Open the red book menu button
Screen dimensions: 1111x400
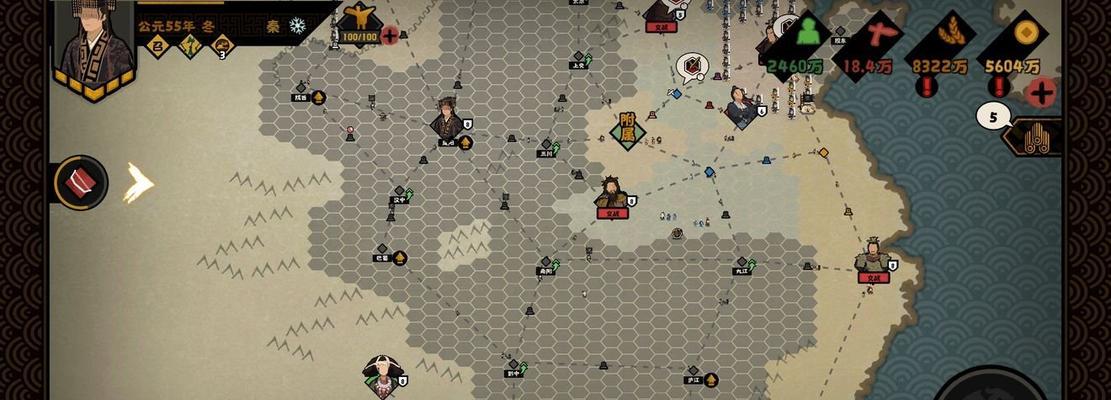(x=81, y=183)
